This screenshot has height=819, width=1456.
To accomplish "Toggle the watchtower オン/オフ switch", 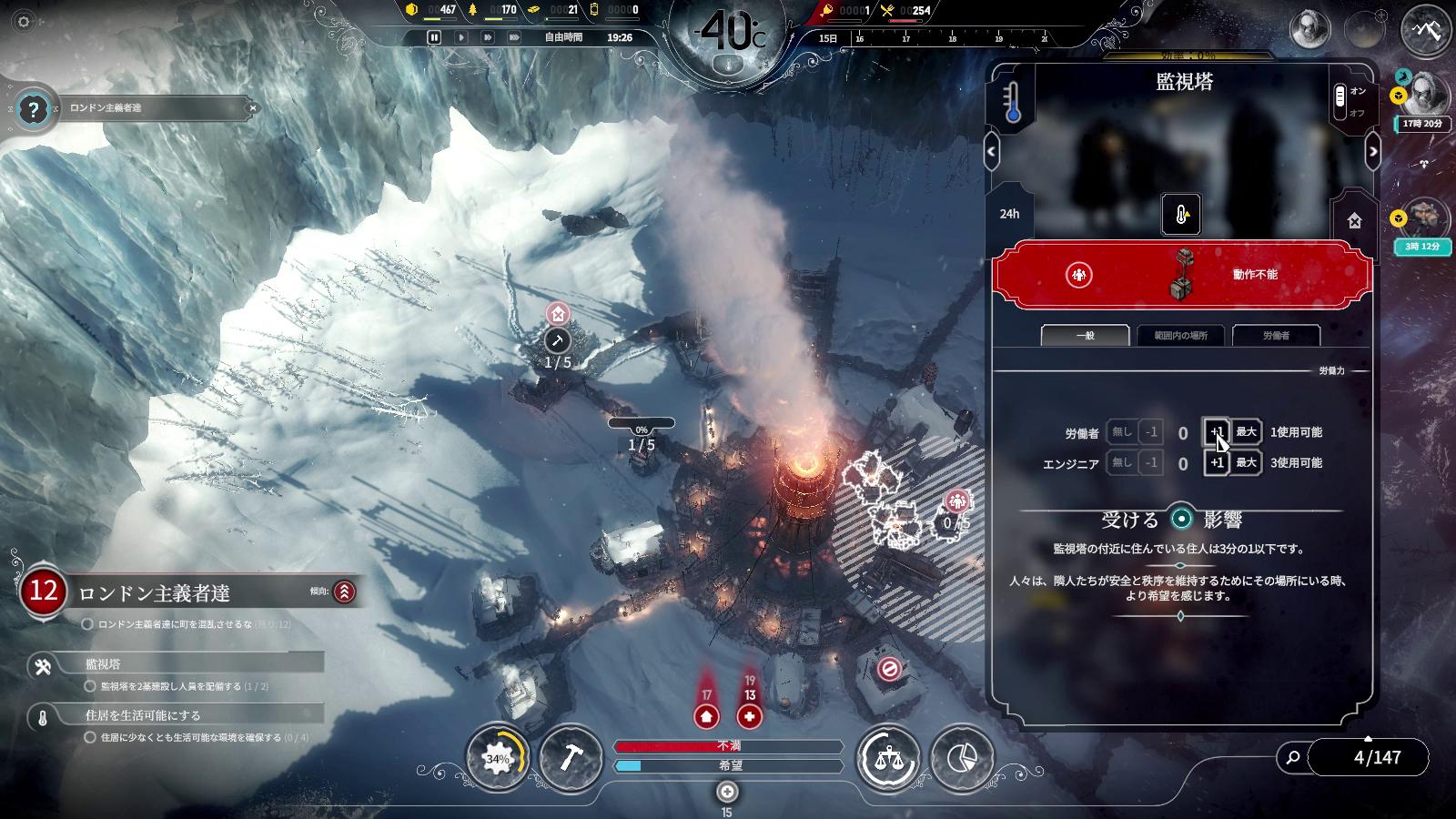I will tap(1340, 101).
